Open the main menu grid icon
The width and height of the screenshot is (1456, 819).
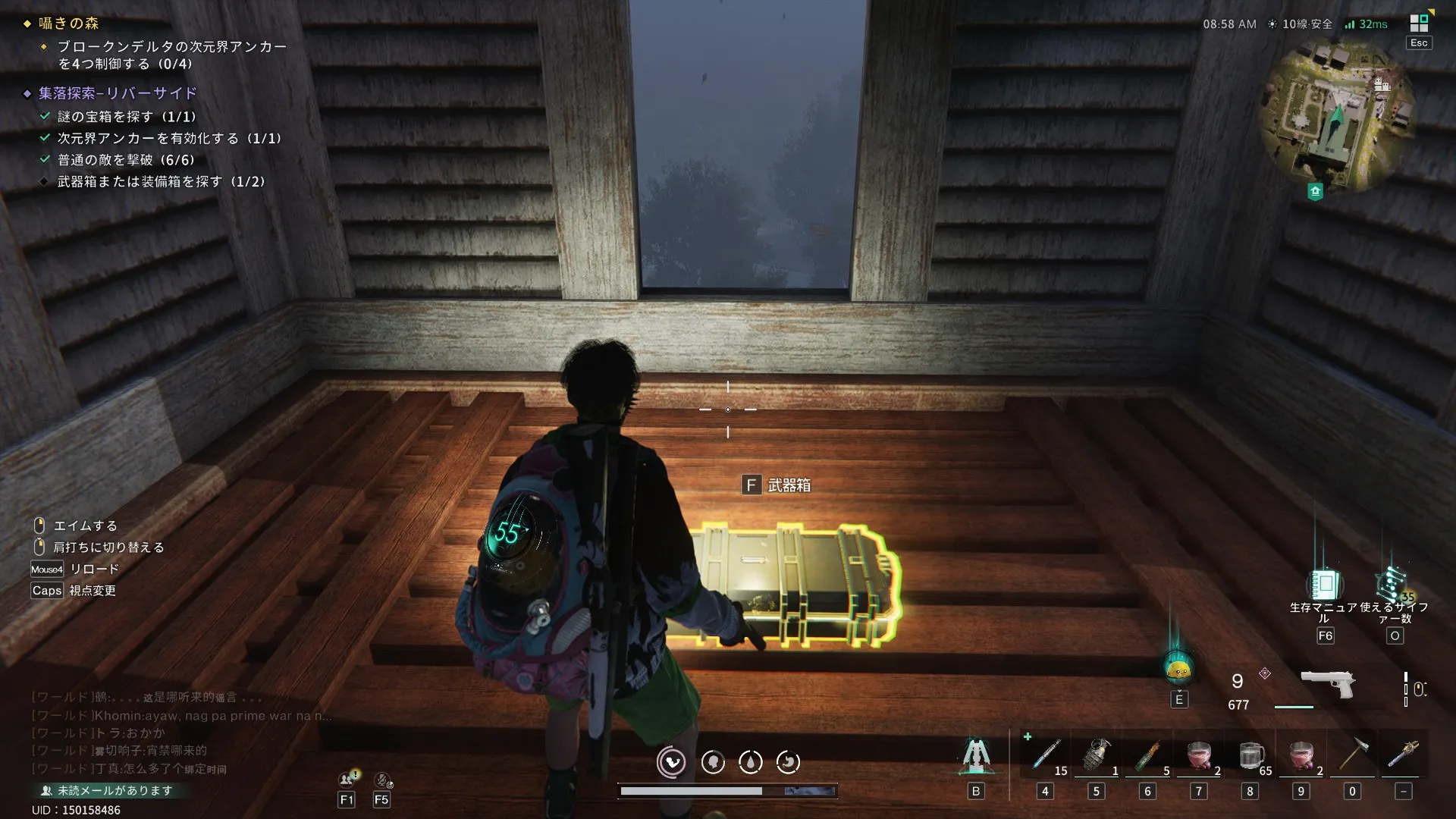tap(1419, 23)
